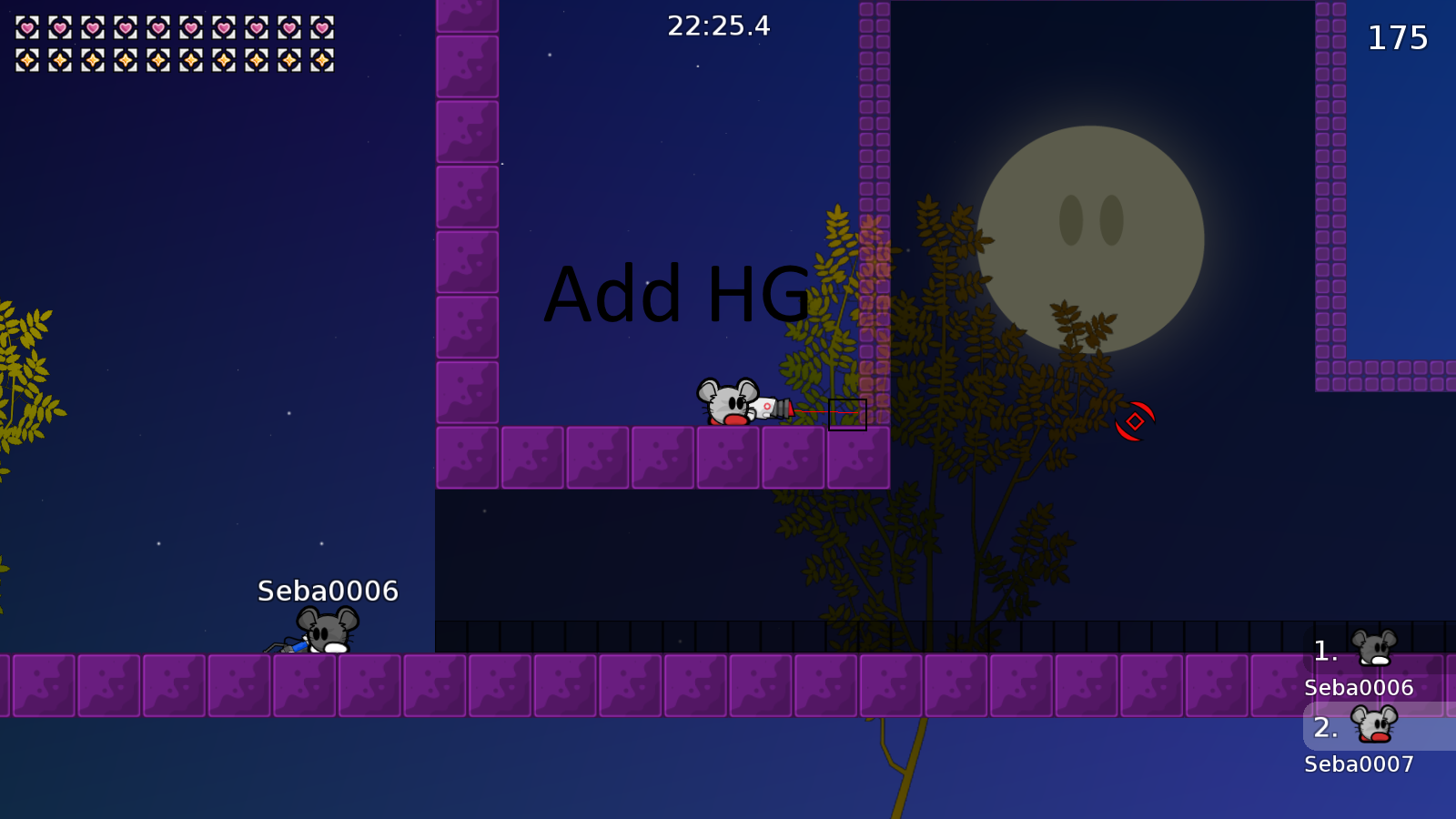The width and height of the screenshot is (1456, 819).
Task: Click the first pink heart life icon
Action: (28, 27)
